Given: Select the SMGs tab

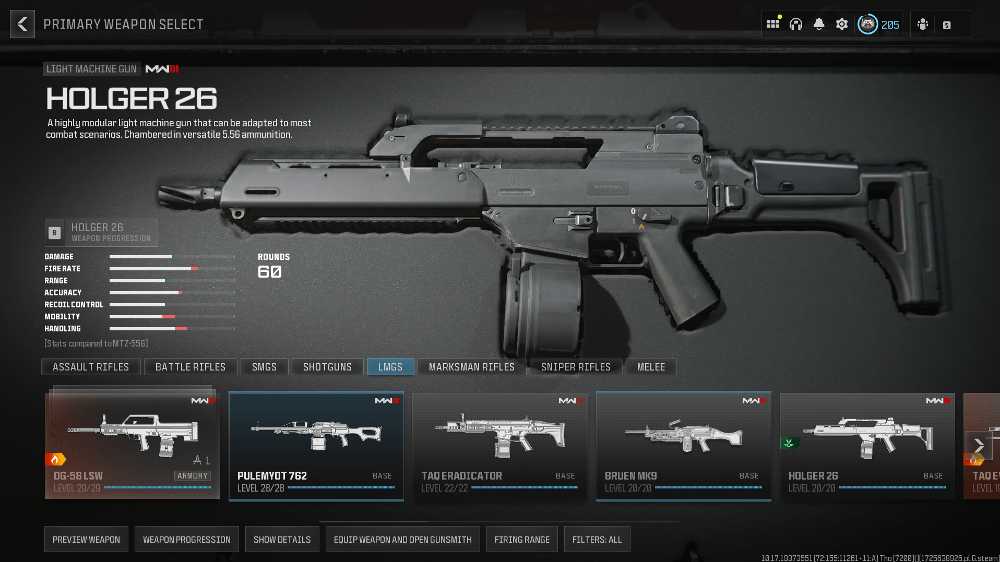Looking at the screenshot, I should pos(265,367).
